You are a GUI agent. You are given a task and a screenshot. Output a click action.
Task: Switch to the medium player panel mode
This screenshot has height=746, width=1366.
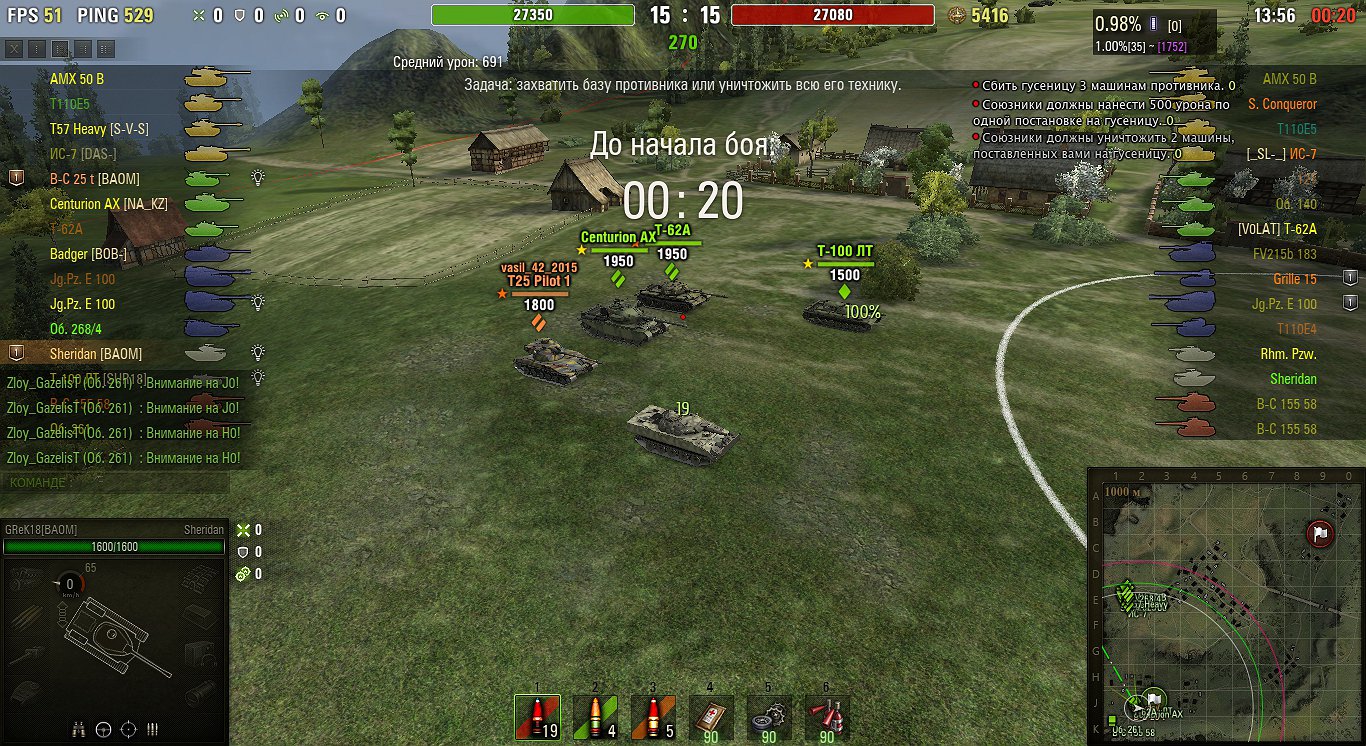pyautogui.click(x=59, y=48)
